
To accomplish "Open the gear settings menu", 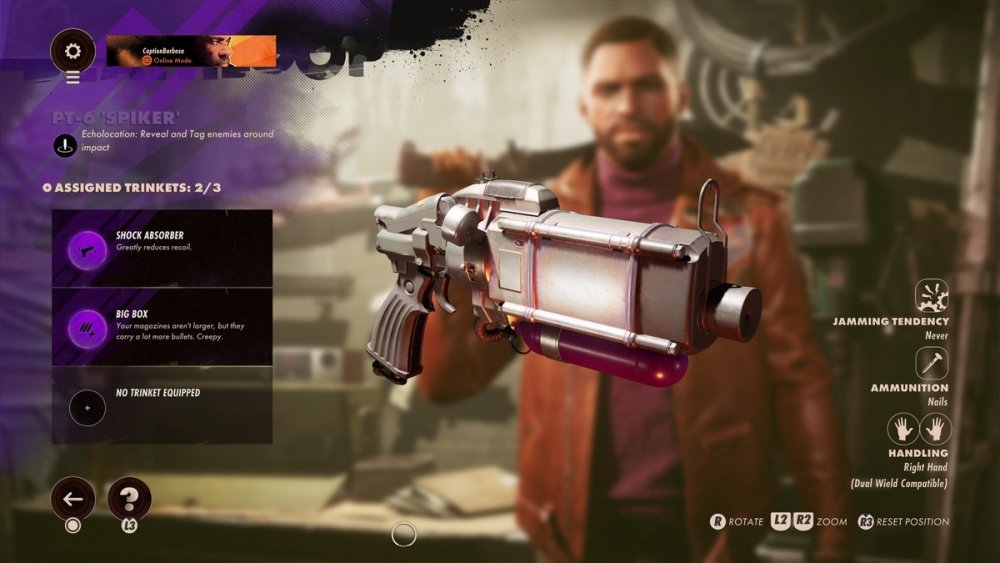I will click(x=73, y=50).
